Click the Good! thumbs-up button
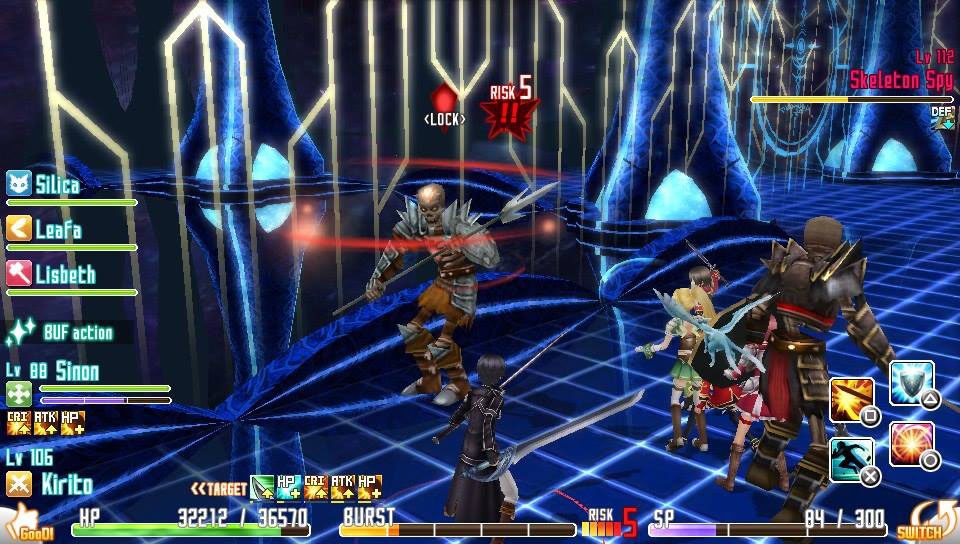 coord(28,522)
